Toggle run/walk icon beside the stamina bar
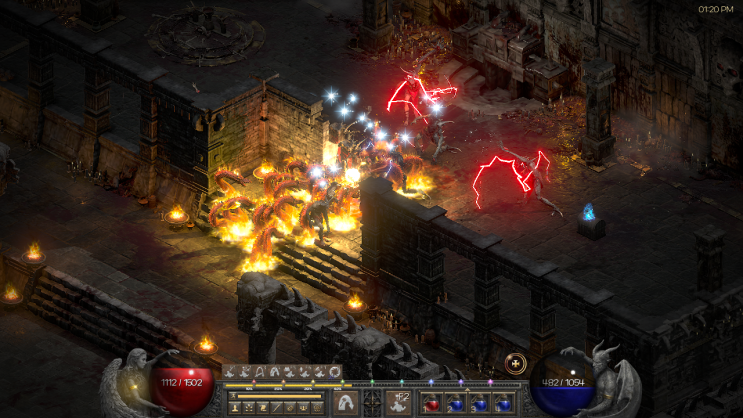 233,396
